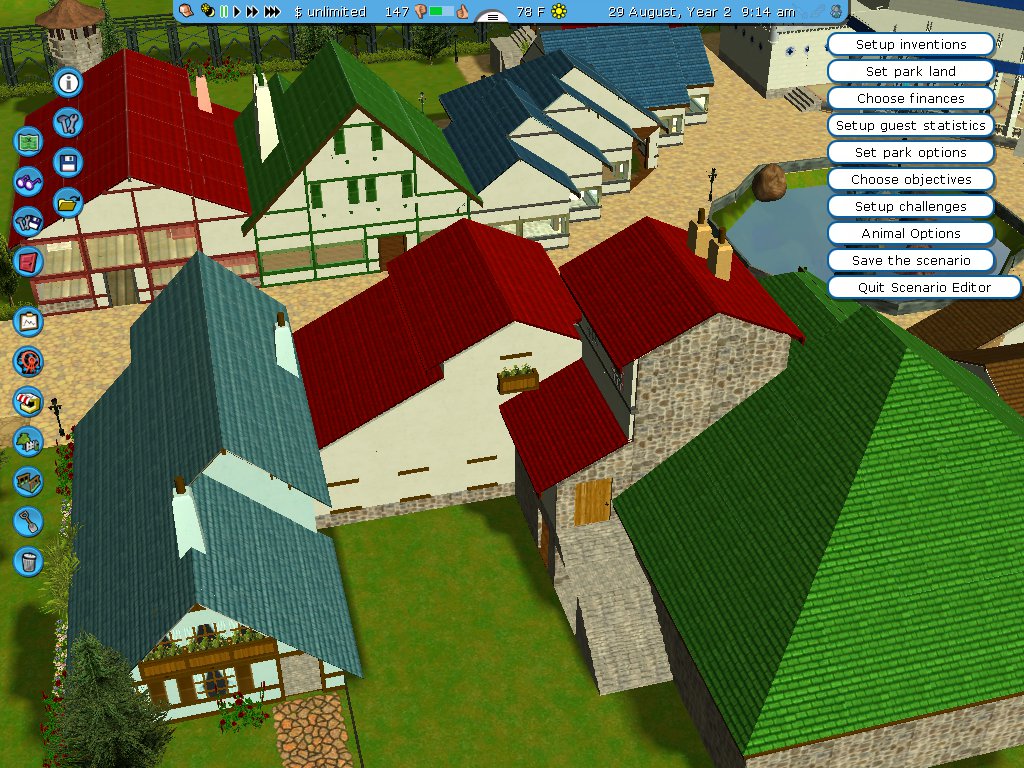Screen dimensions: 1024x768
Task: Select the binoculars view icon
Action: pyautogui.click(x=28, y=182)
